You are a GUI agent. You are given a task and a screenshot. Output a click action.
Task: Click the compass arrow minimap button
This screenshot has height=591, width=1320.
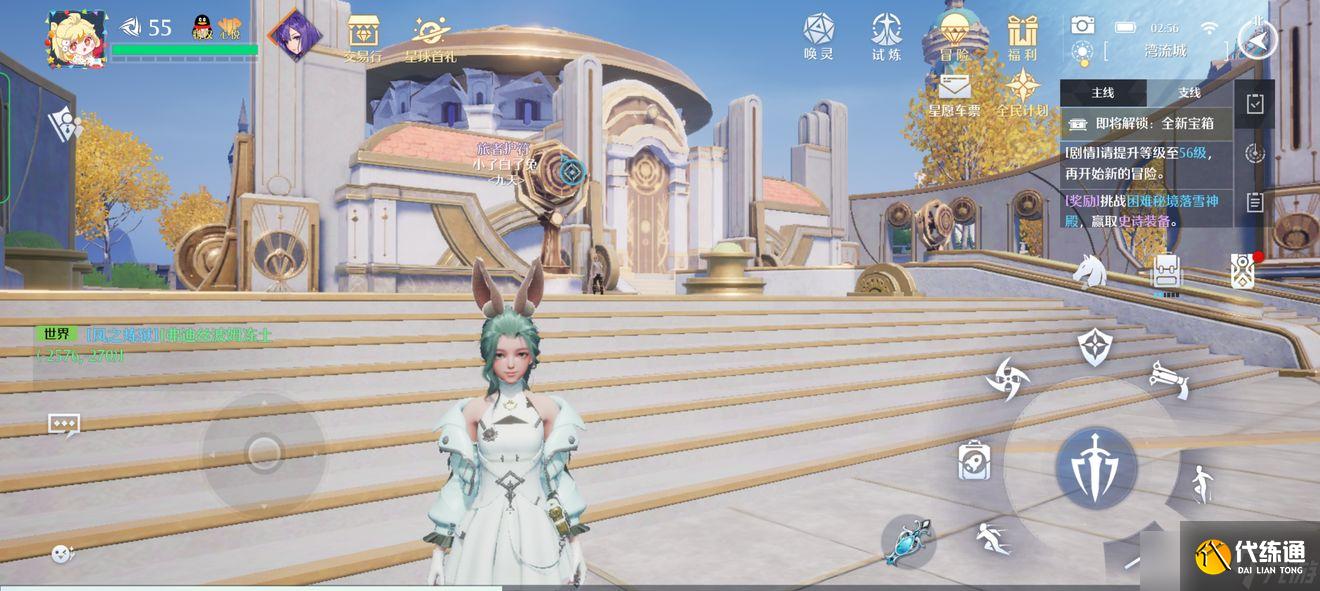tap(1257, 40)
